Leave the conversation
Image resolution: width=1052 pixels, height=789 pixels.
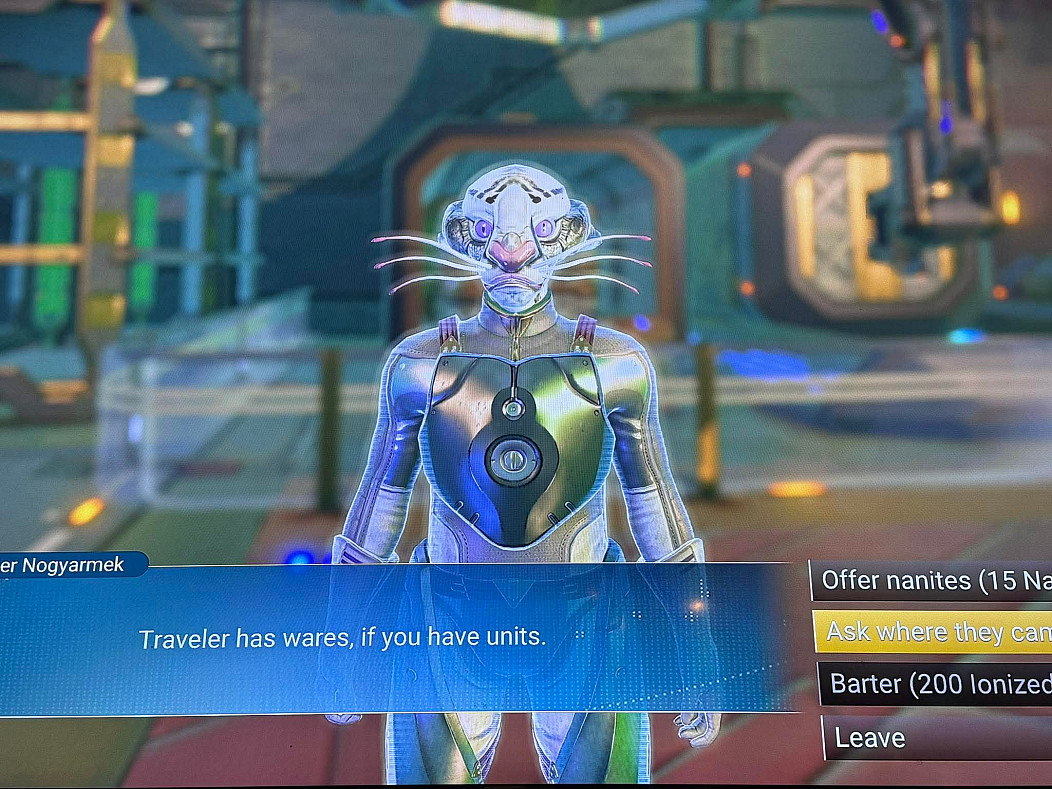click(935, 738)
